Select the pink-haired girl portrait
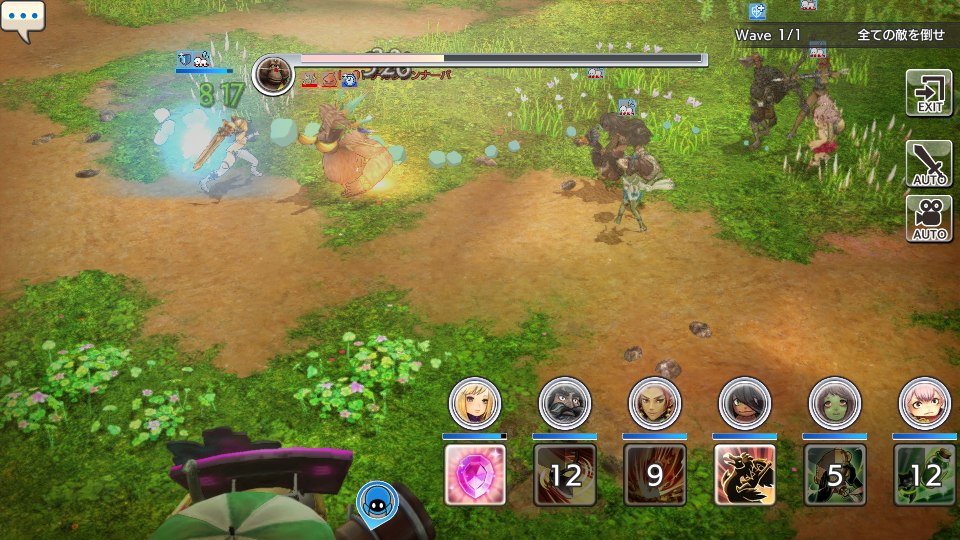Viewport: 960px width, 540px height. [925, 403]
